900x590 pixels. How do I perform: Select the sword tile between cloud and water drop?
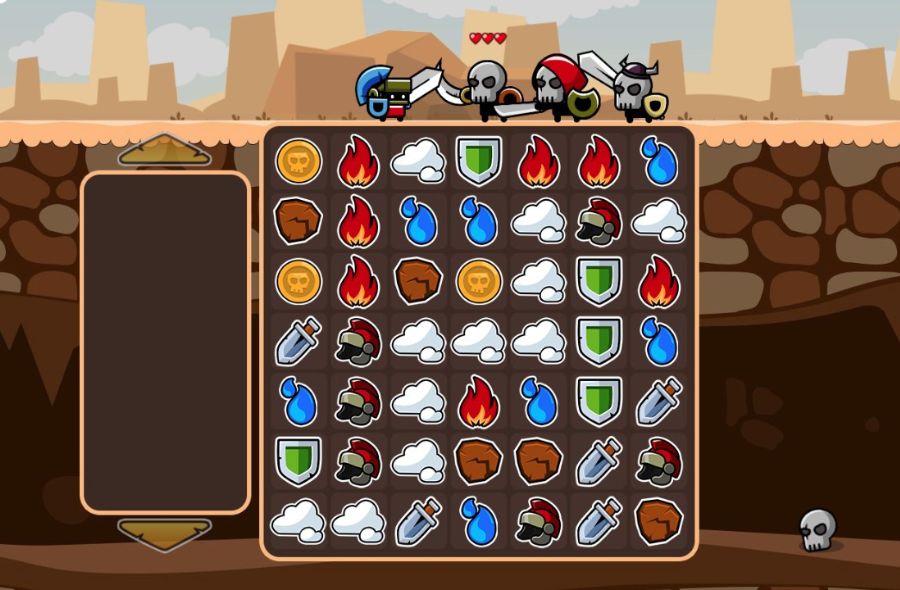pyautogui.click(x=418, y=522)
